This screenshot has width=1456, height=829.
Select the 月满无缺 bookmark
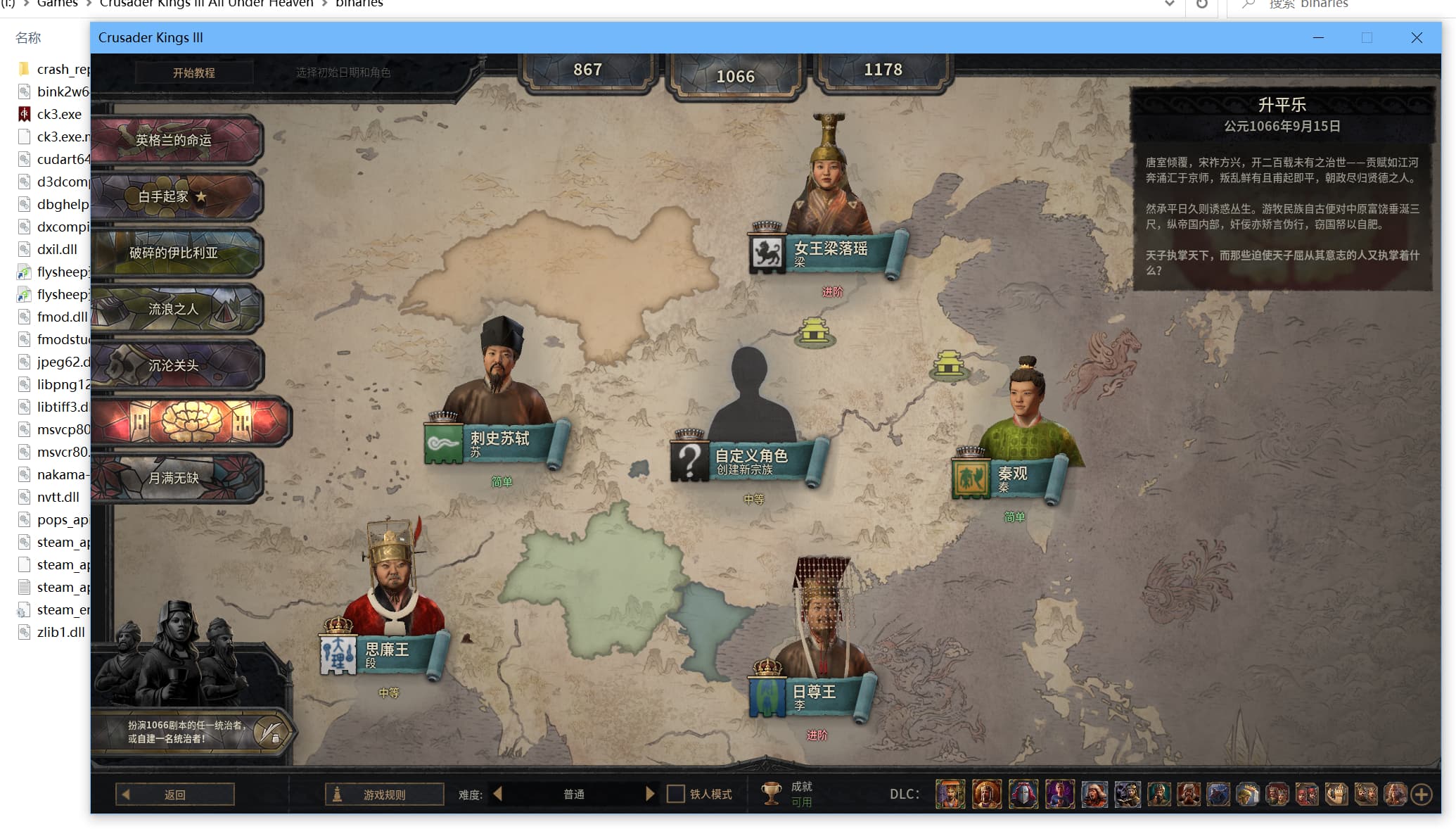pyautogui.click(x=174, y=478)
